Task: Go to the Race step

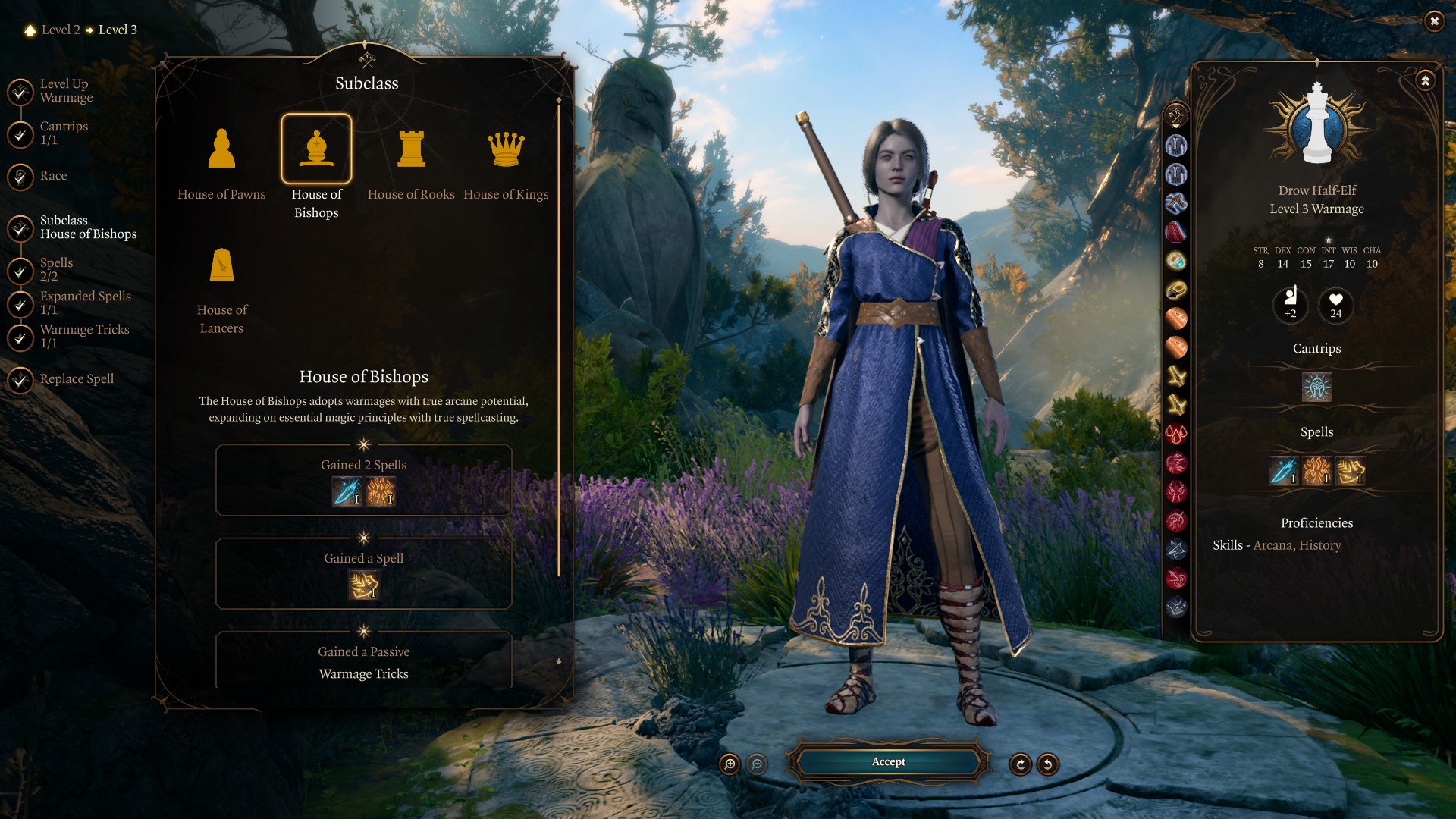Action: [x=53, y=176]
